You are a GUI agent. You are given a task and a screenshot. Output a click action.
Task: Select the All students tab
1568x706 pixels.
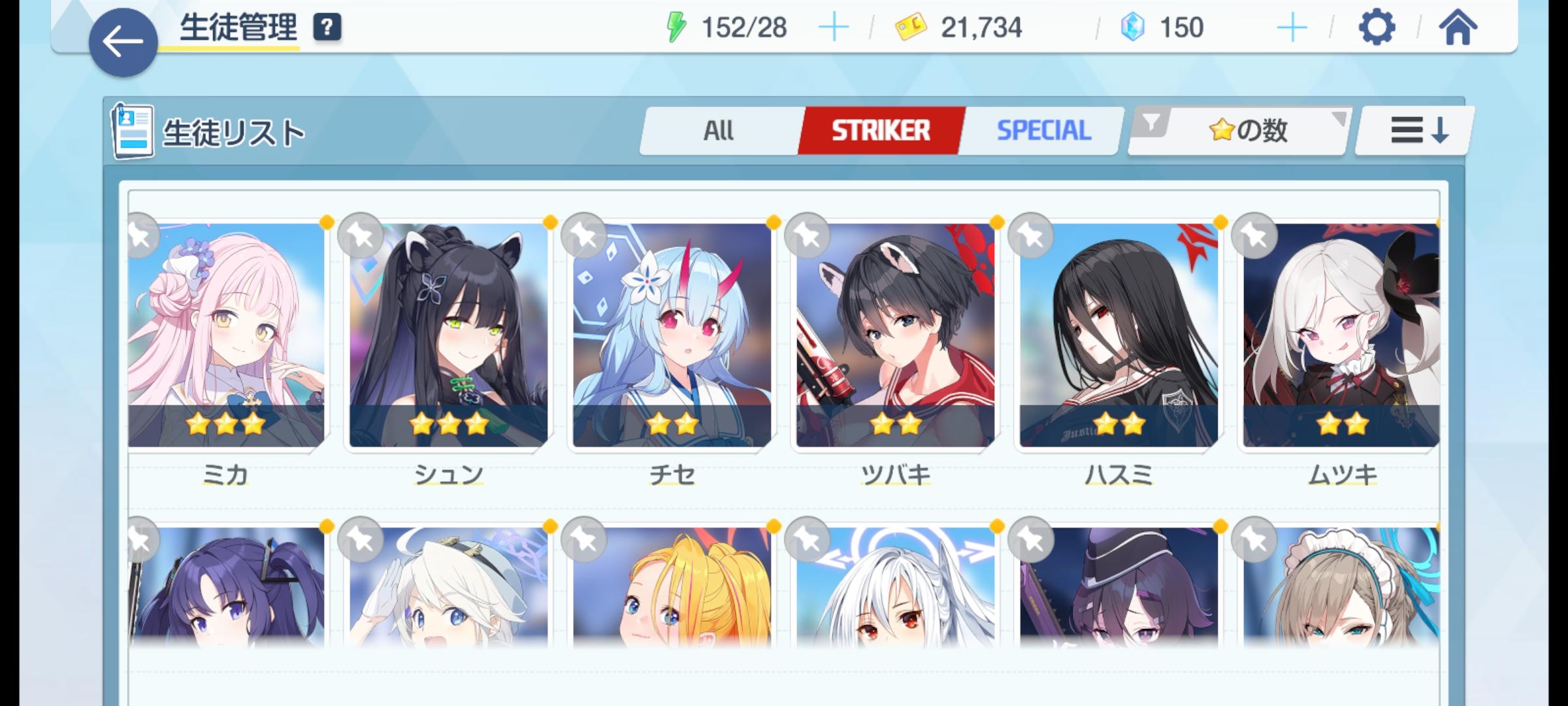coord(720,129)
